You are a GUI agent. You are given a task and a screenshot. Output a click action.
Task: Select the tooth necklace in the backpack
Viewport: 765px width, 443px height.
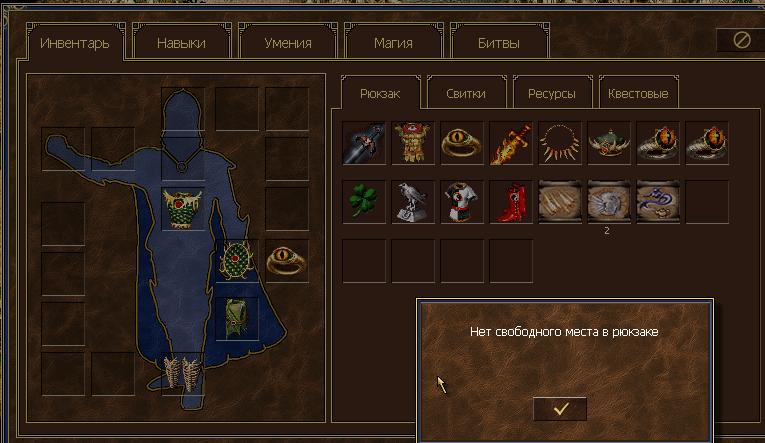point(559,143)
